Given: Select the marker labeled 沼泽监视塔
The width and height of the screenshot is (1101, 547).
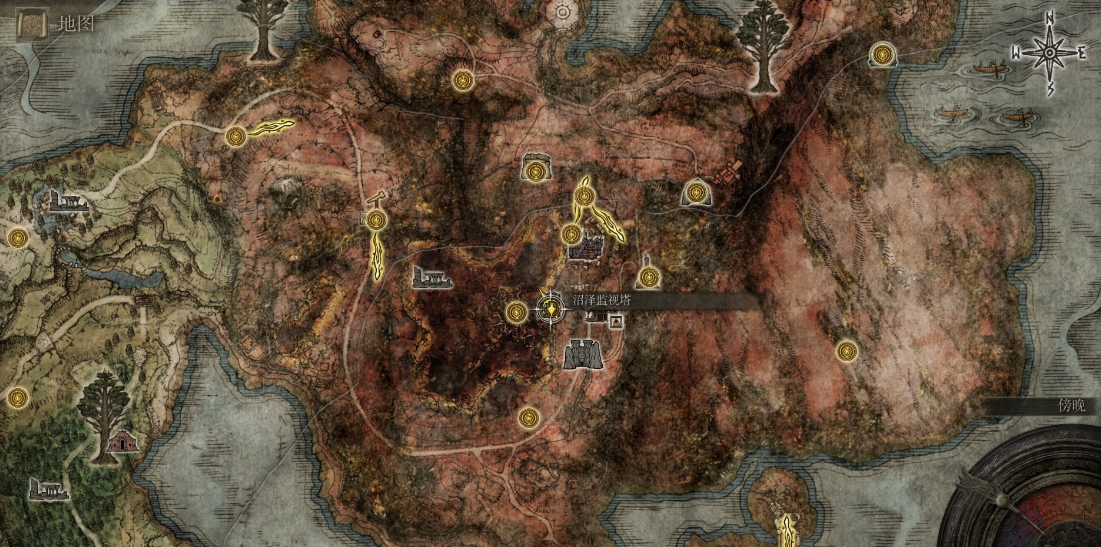Looking at the screenshot, I should coord(550,310).
